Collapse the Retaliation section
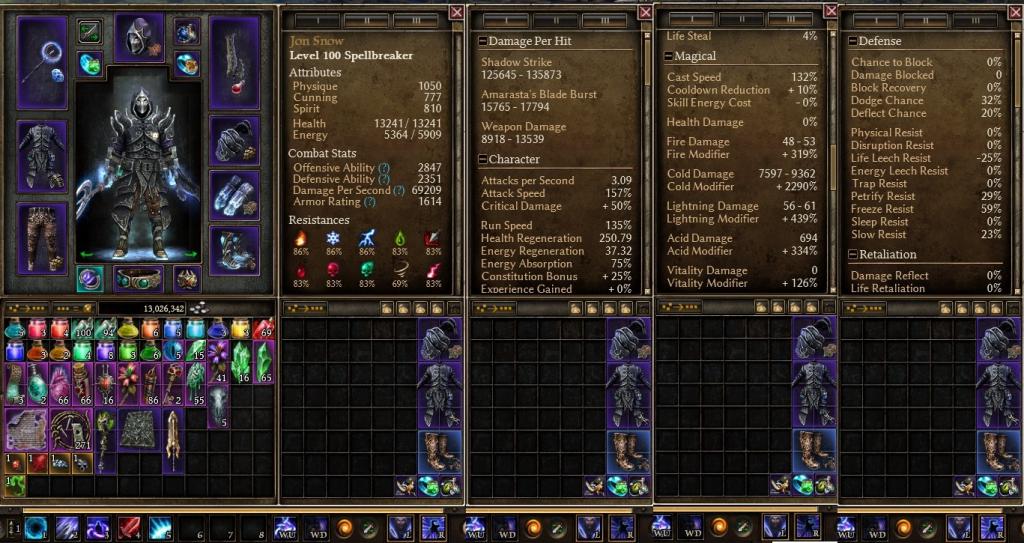The width and height of the screenshot is (1024, 543). pos(853,255)
